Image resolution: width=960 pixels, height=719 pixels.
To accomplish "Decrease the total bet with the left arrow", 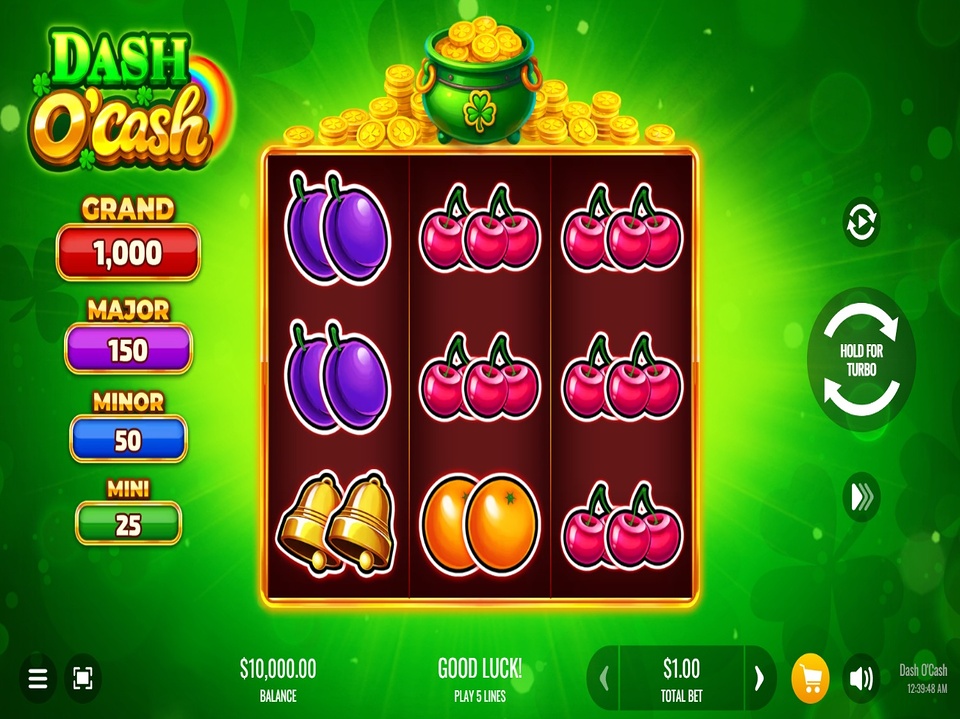I will pyautogui.click(x=604, y=679).
